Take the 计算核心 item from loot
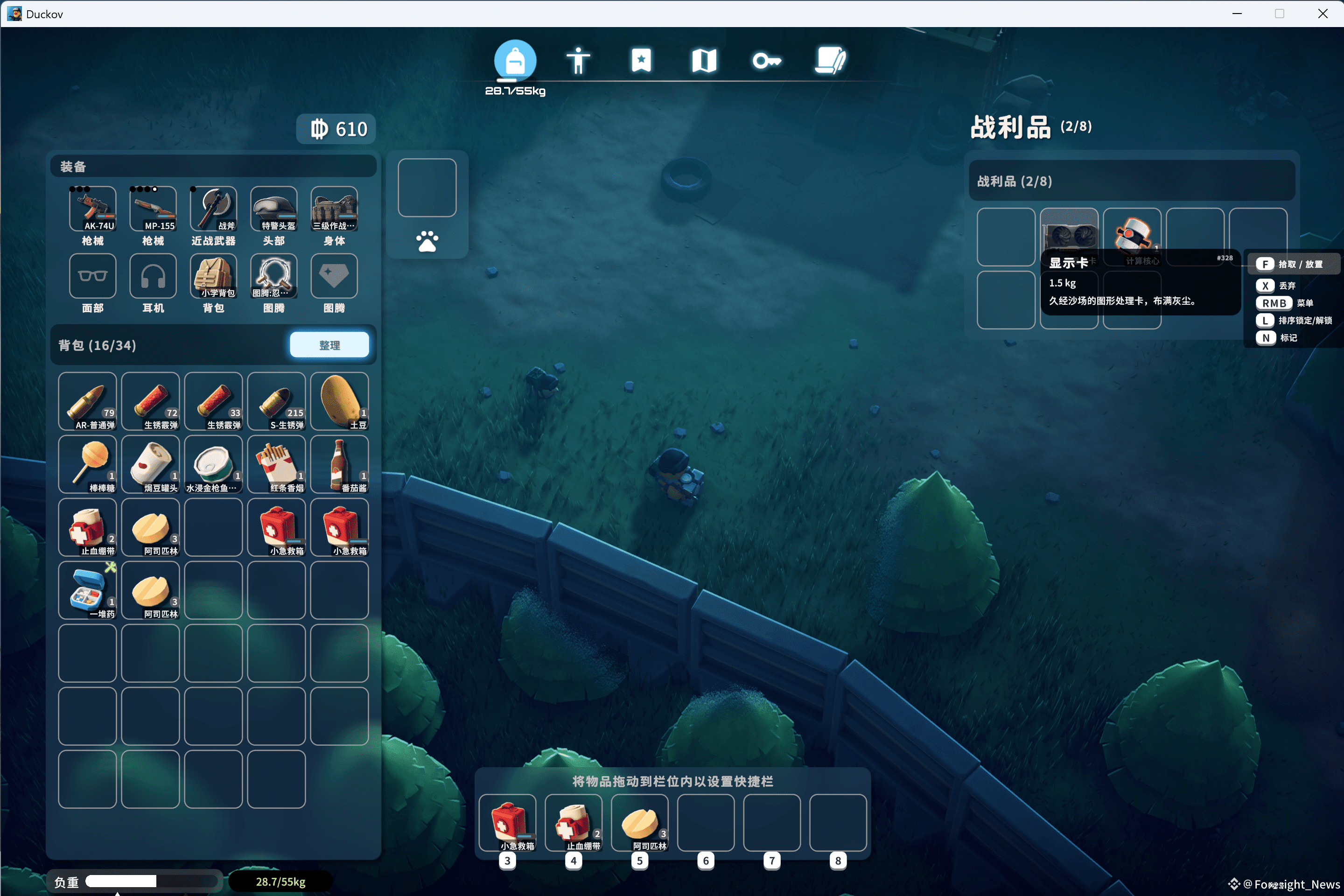 tap(1132, 235)
